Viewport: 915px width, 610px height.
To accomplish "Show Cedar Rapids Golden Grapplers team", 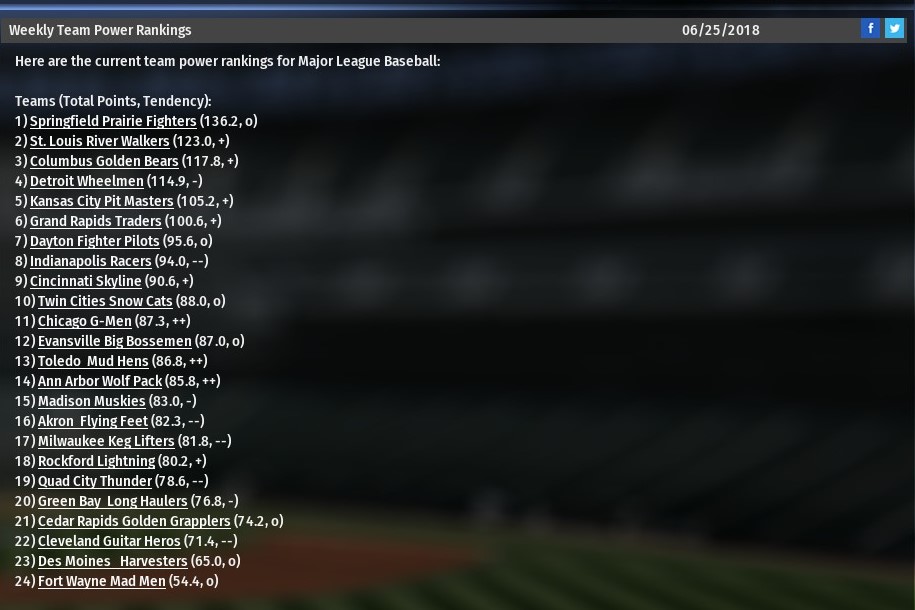I will (134, 521).
